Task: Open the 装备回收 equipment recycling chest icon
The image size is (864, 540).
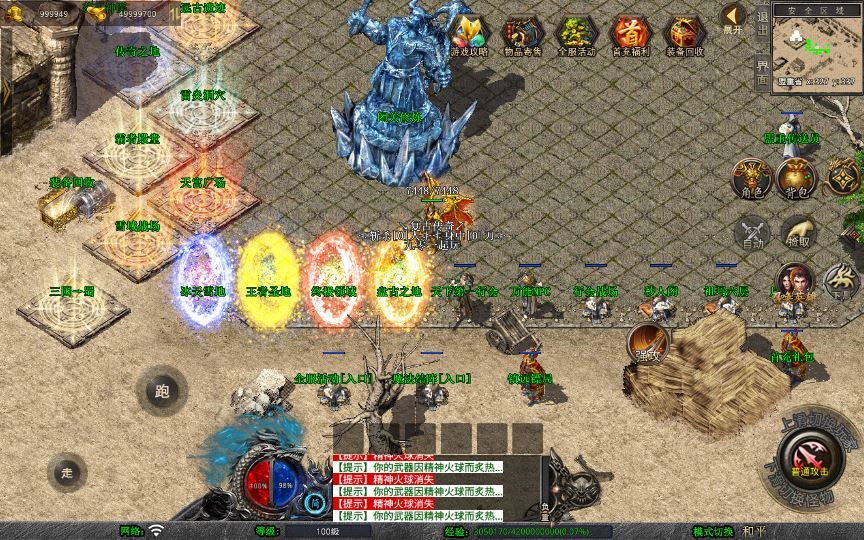Action: click(x=684, y=35)
